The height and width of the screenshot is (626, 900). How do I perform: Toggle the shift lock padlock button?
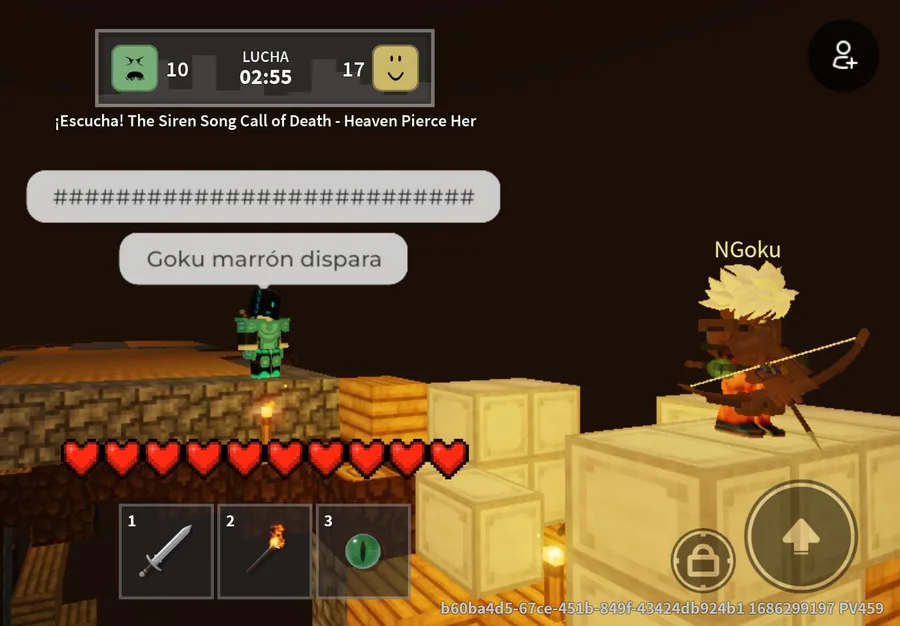702,560
